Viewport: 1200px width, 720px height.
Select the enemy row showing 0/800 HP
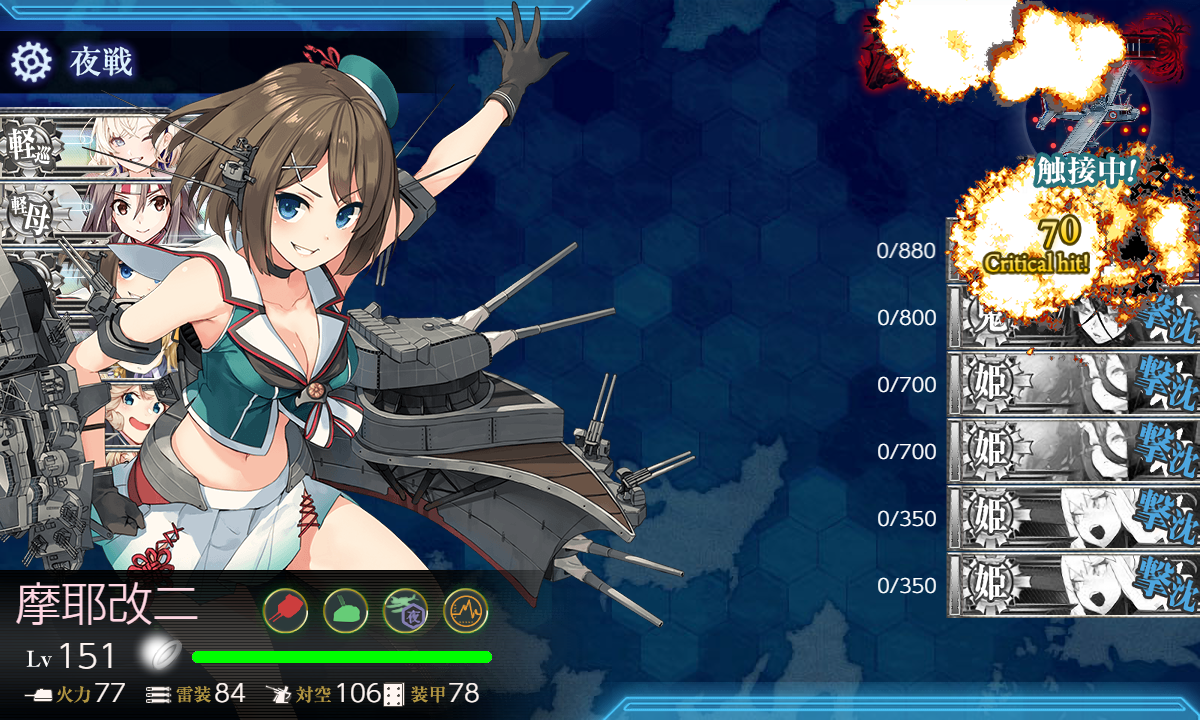click(1072, 318)
